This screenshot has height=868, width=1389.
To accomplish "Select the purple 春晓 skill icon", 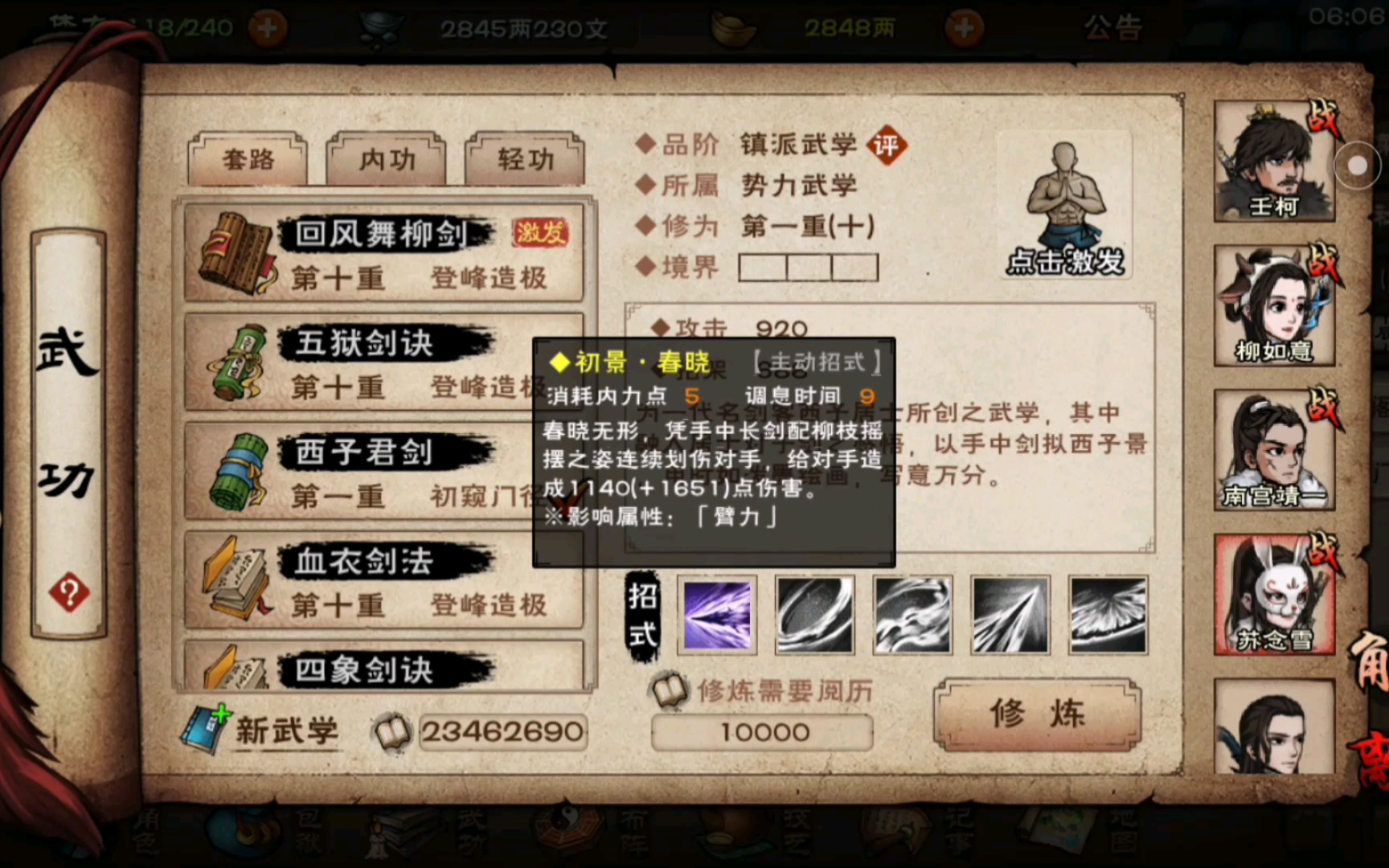I will tap(715, 613).
